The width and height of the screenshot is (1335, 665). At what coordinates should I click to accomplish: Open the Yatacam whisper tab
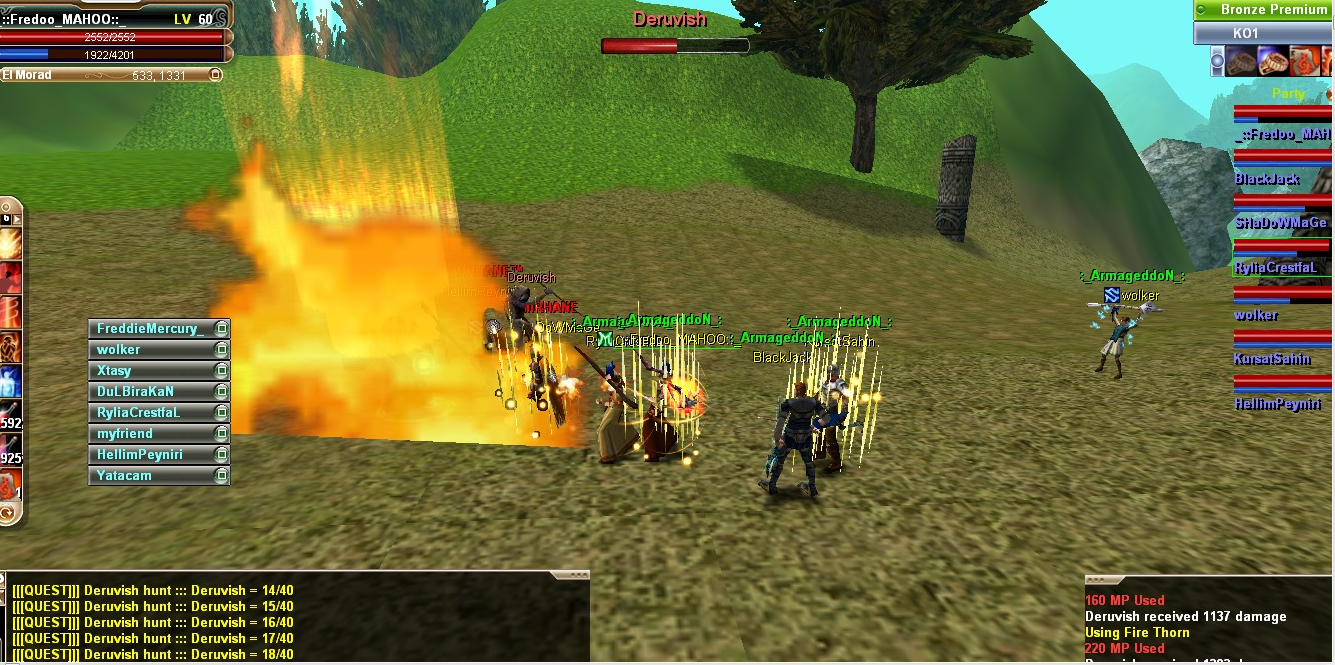150,476
